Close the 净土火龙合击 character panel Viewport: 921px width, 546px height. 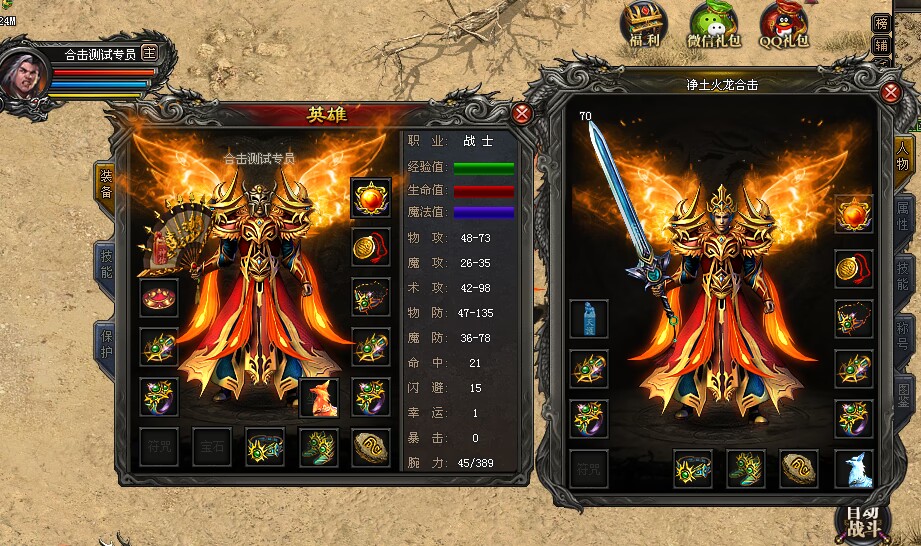tap(892, 93)
